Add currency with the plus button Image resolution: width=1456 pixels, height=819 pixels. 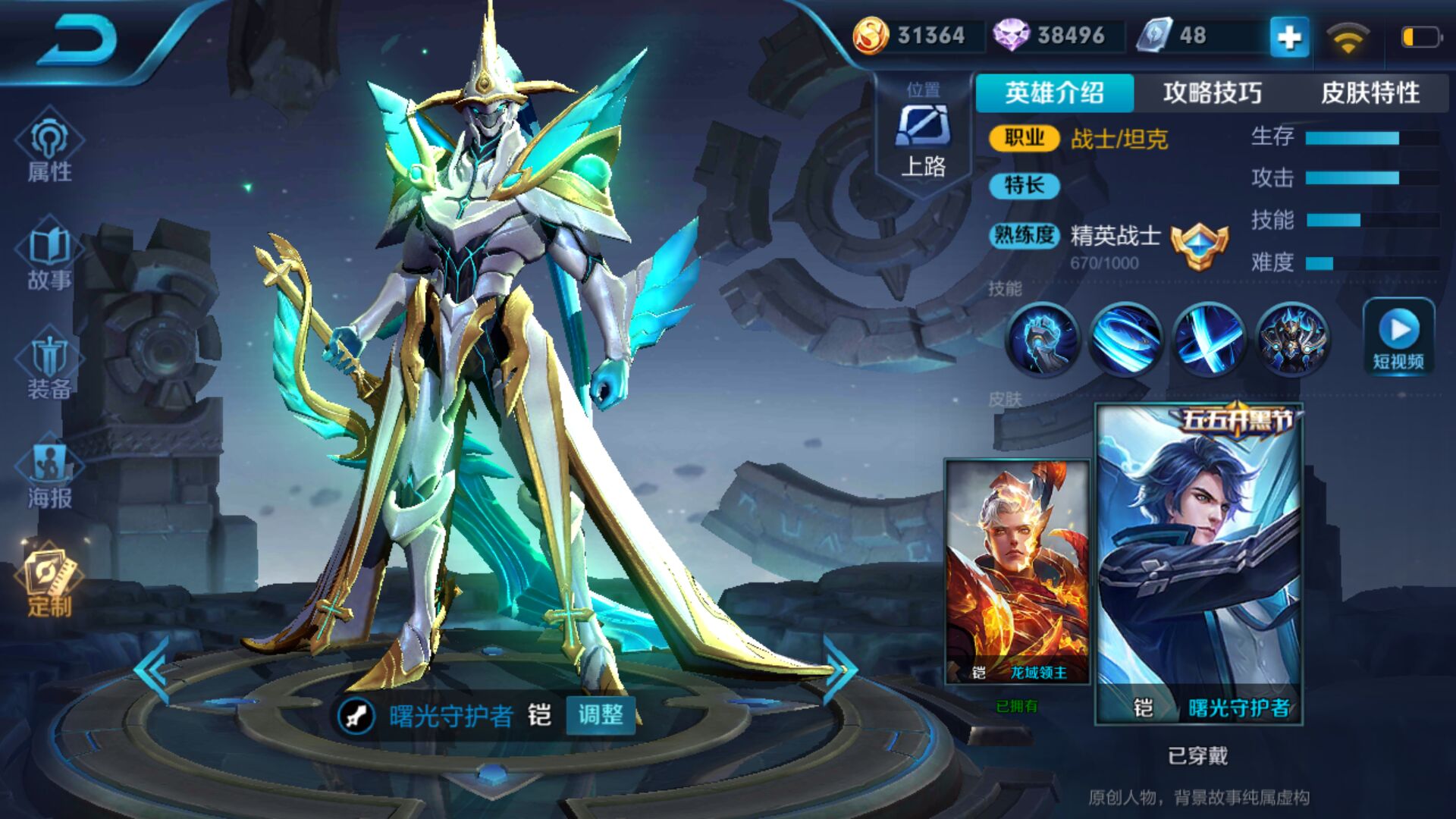[x=1289, y=36]
